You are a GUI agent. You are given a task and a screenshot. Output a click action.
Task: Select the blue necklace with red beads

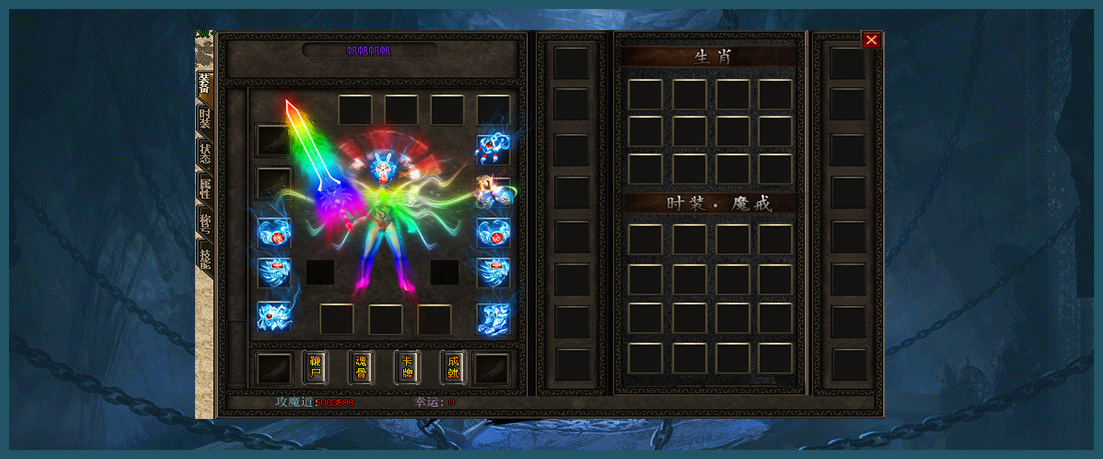493,148
